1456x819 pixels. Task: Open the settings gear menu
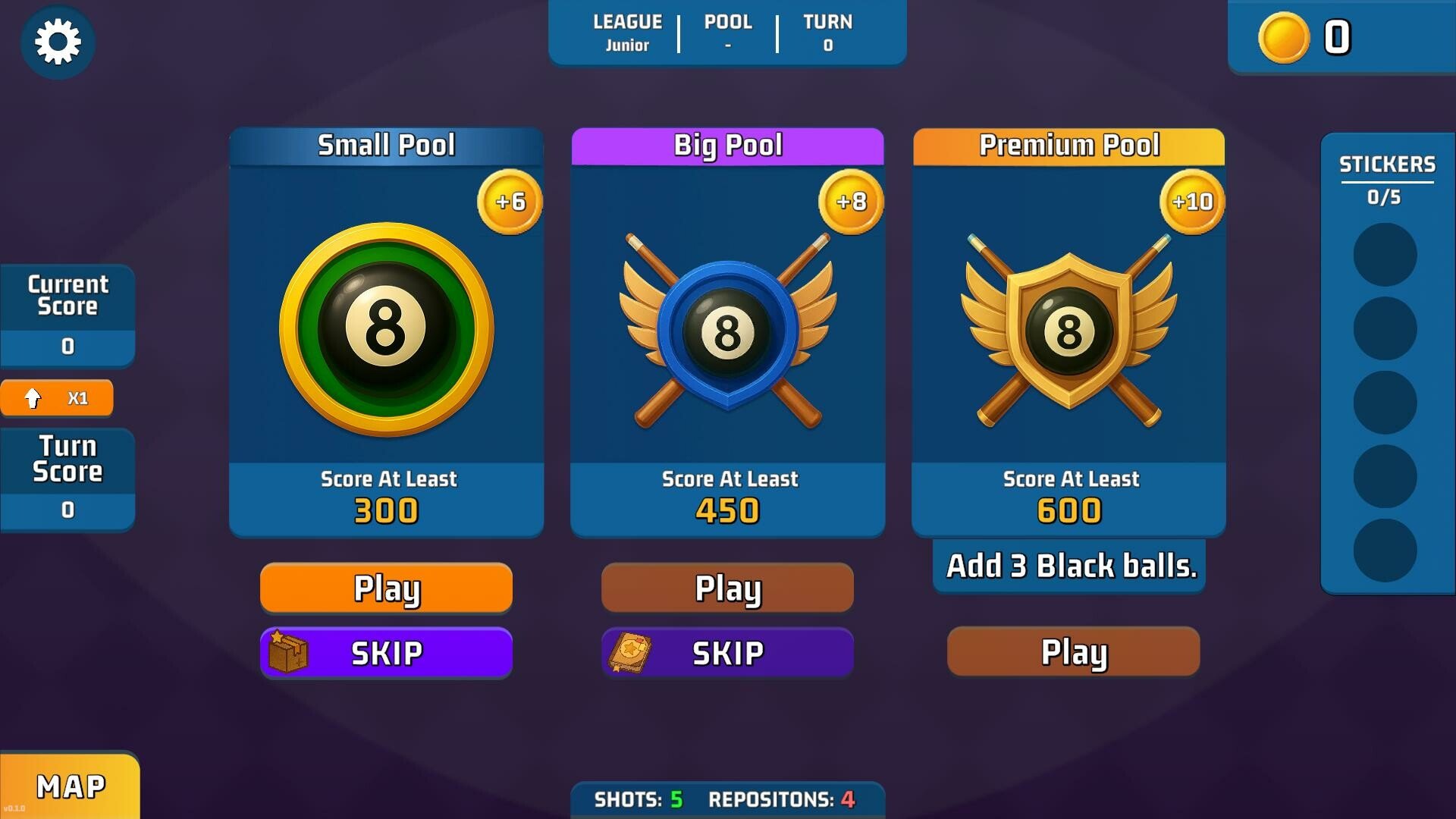pos(58,41)
